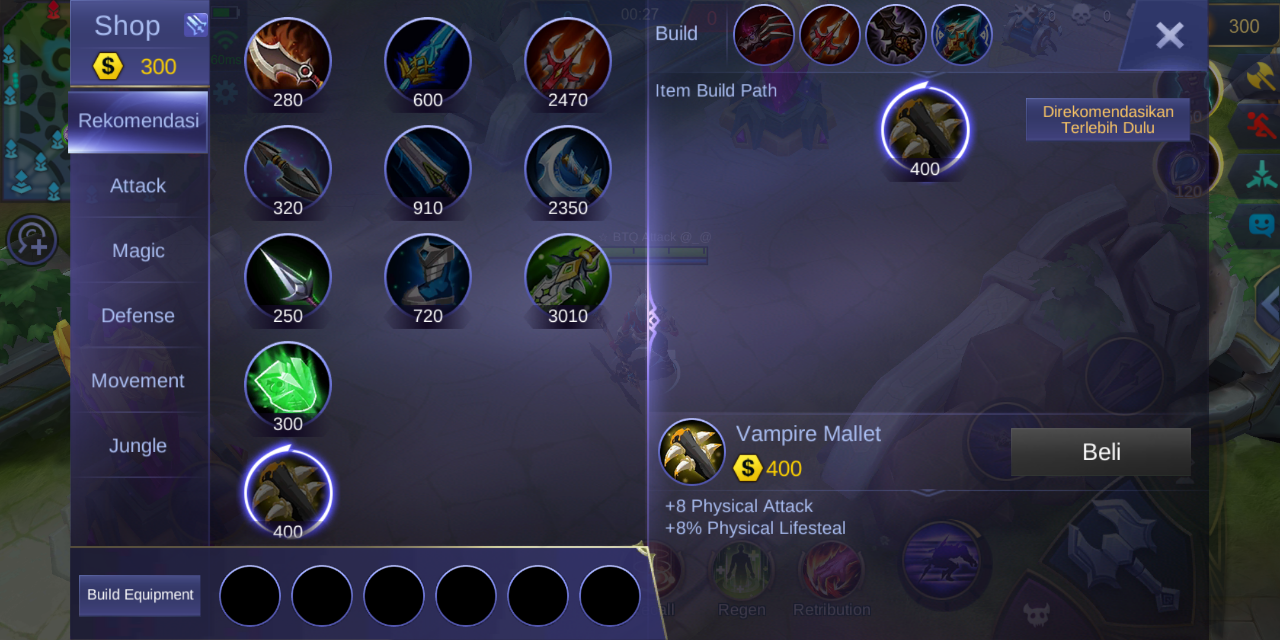1280x640 pixels.
Task: Select the Defense category tab
Action: [x=138, y=316]
